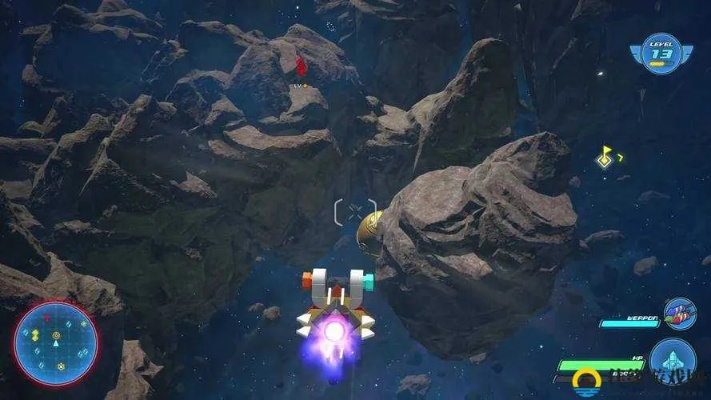Select the yellow flag objective marker
This screenshot has height=400, width=711.
pos(606,157)
